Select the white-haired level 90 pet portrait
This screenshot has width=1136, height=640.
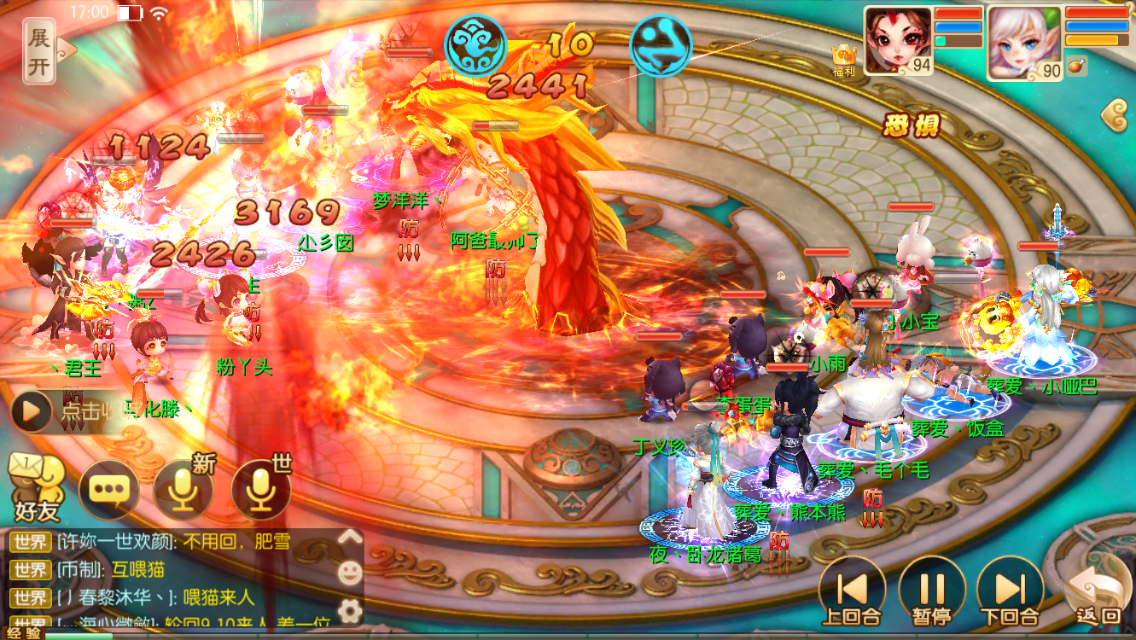[1023, 42]
